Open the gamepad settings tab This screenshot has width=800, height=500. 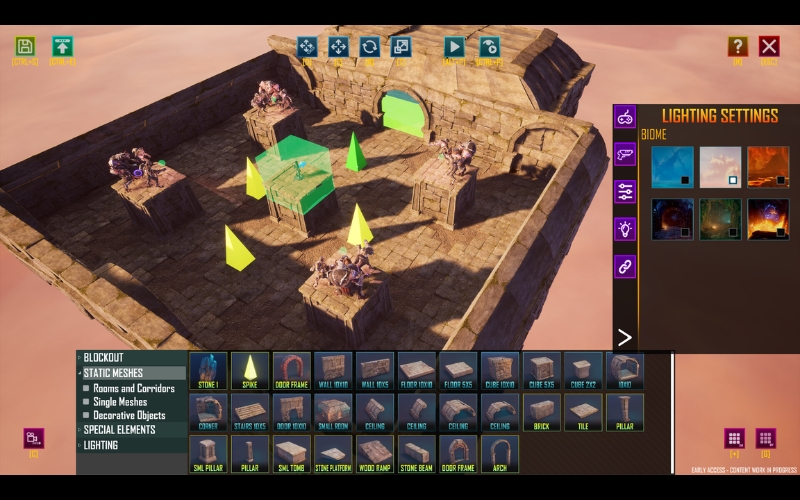click(625, 117)
